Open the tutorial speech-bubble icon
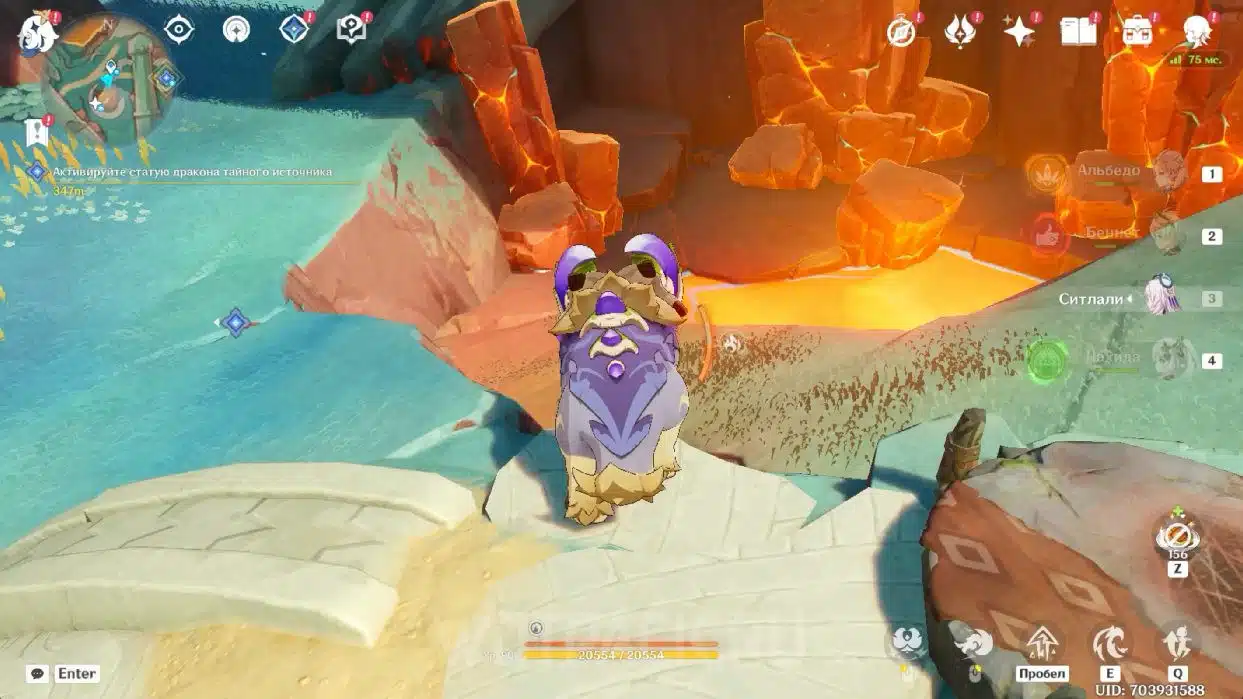Viewport: 1243px width, 699px height. pos(352,30)
